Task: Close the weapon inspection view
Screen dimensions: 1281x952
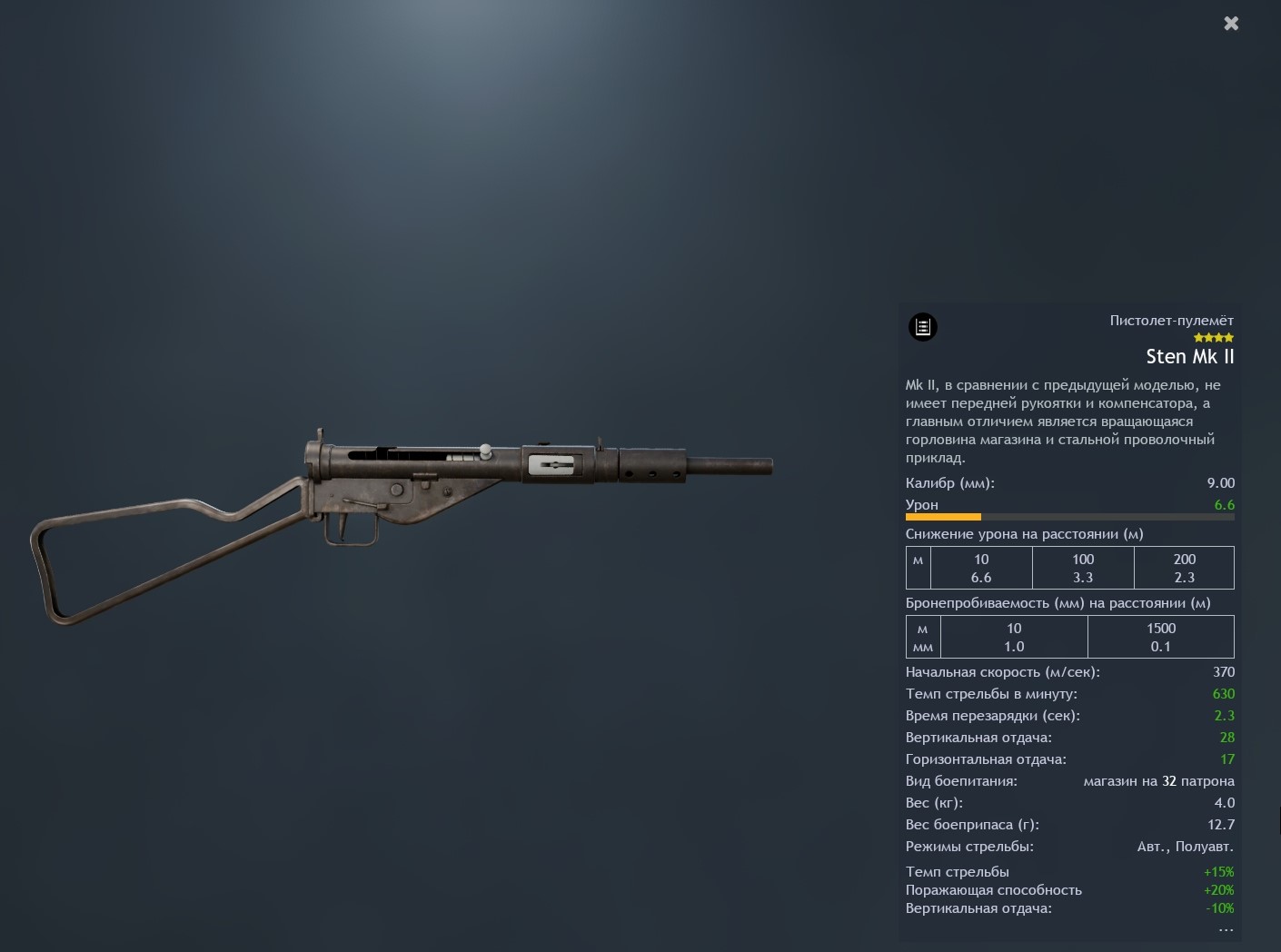Action: click(1231, 24)
